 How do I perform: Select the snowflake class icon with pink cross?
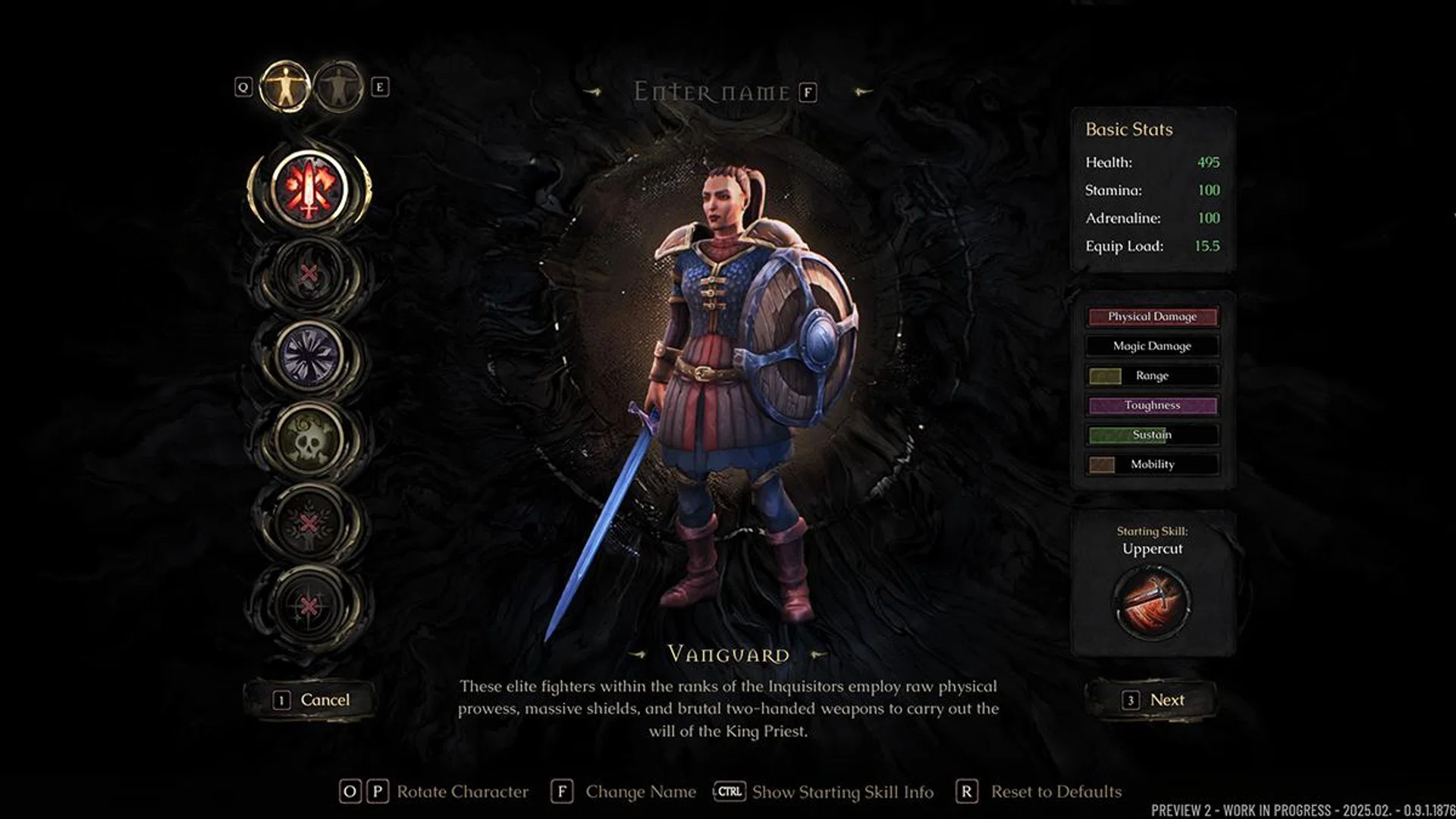[x=311, y=523]
